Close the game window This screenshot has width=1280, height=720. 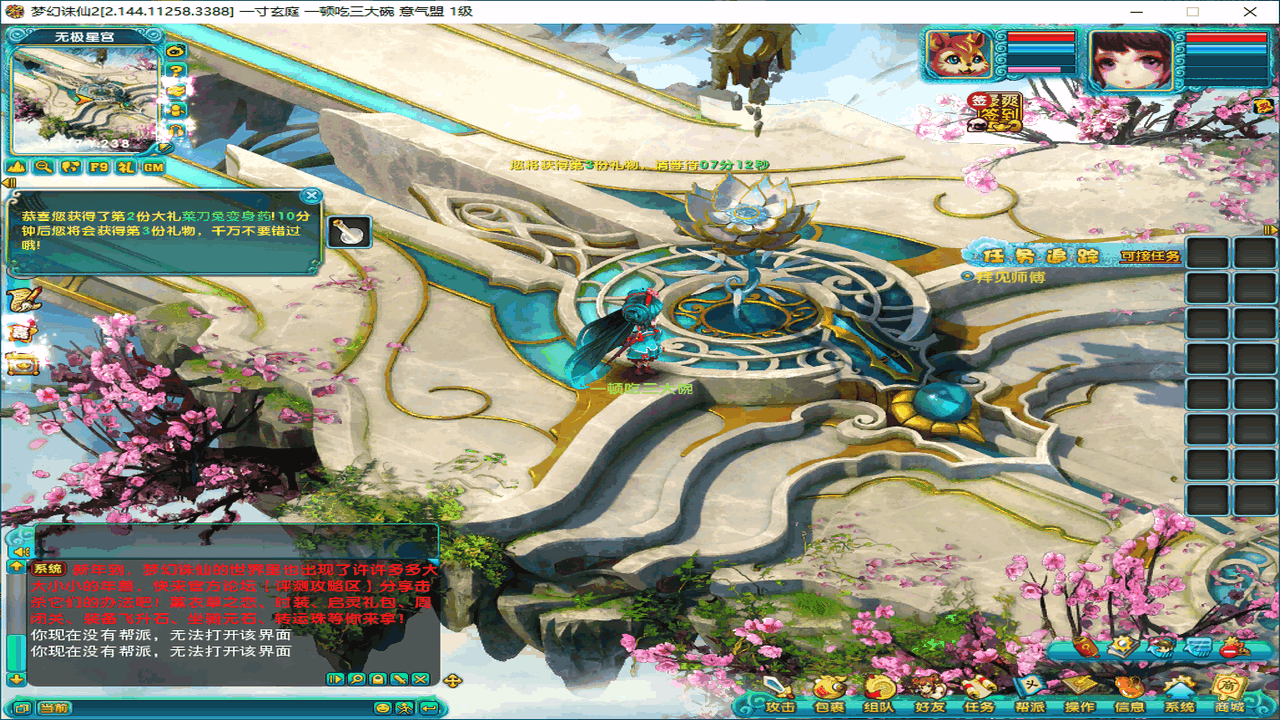pyautogui.click(x=1248, y=11)
